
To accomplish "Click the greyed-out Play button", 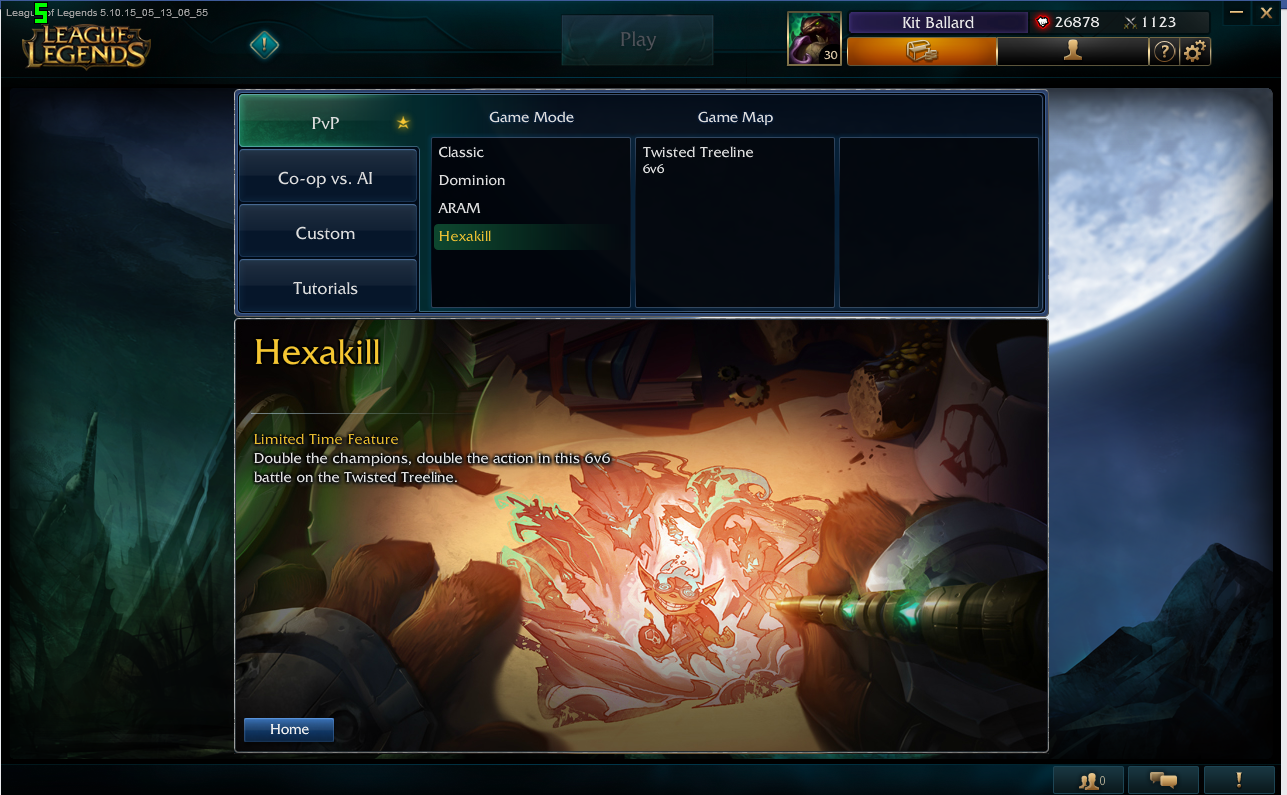I will point(637,40).
